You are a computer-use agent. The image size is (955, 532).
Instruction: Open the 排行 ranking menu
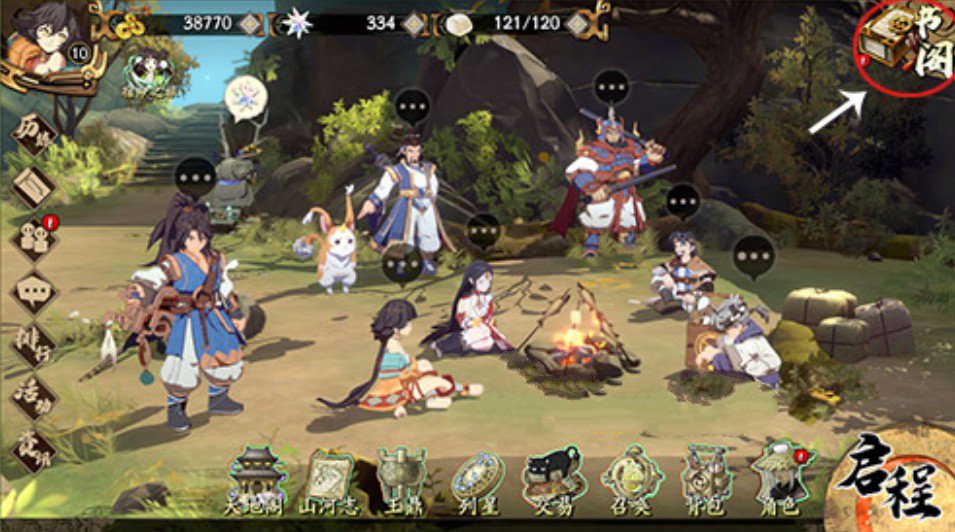point(33,345)
